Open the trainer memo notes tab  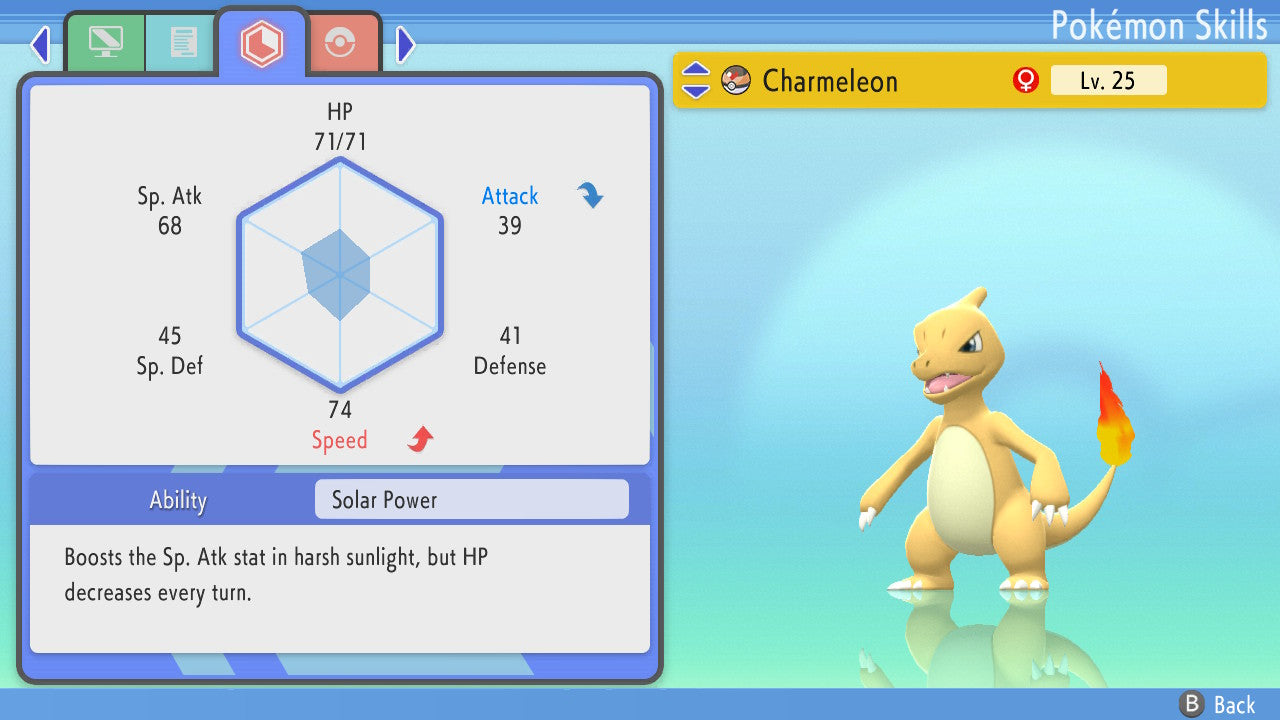pyautogui.click(x=183, y=42)
